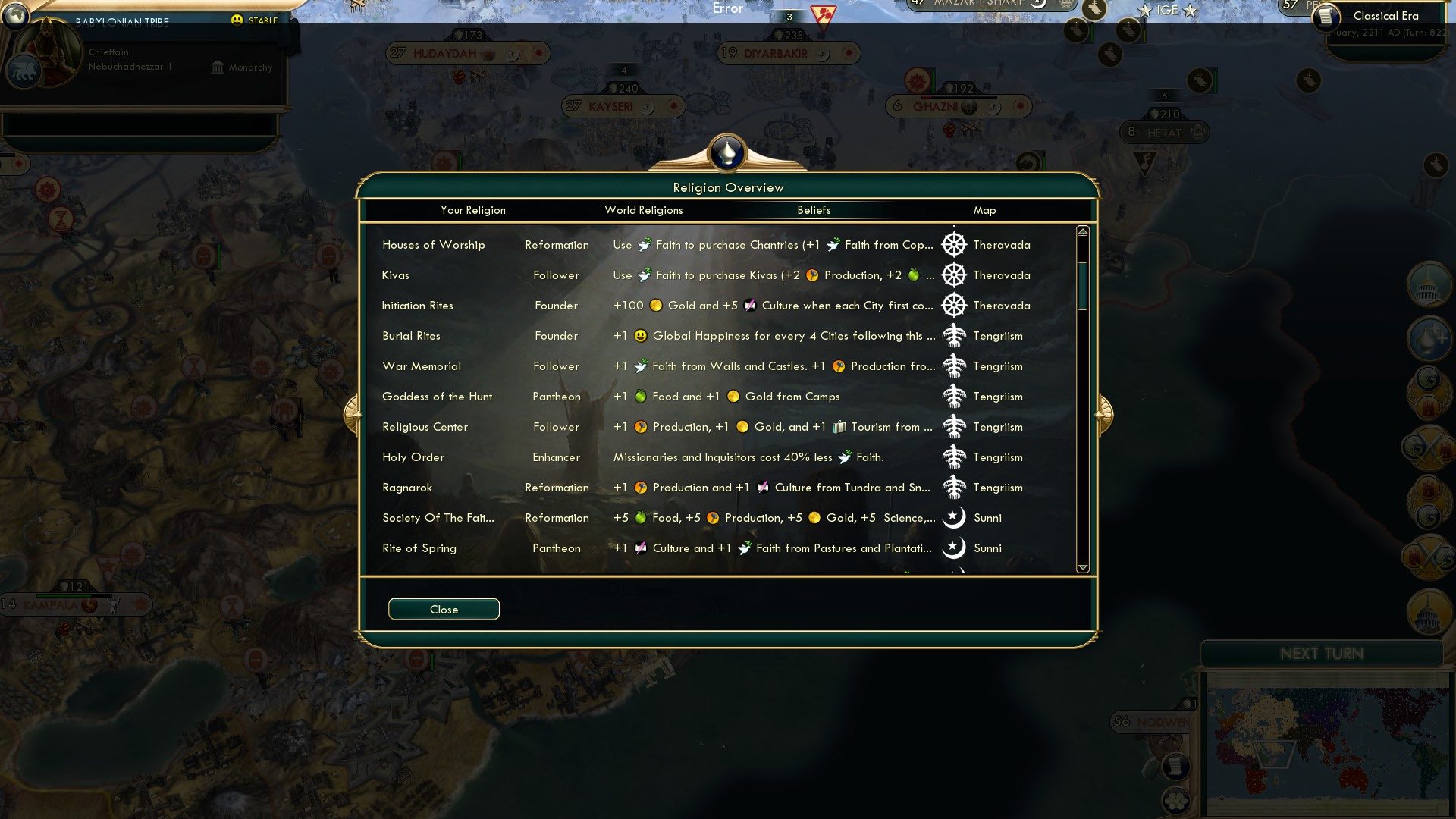Open the Your Religion tab
Image resolution: width=1456 pixels, height=819 pixels.
tap(474, 210)
